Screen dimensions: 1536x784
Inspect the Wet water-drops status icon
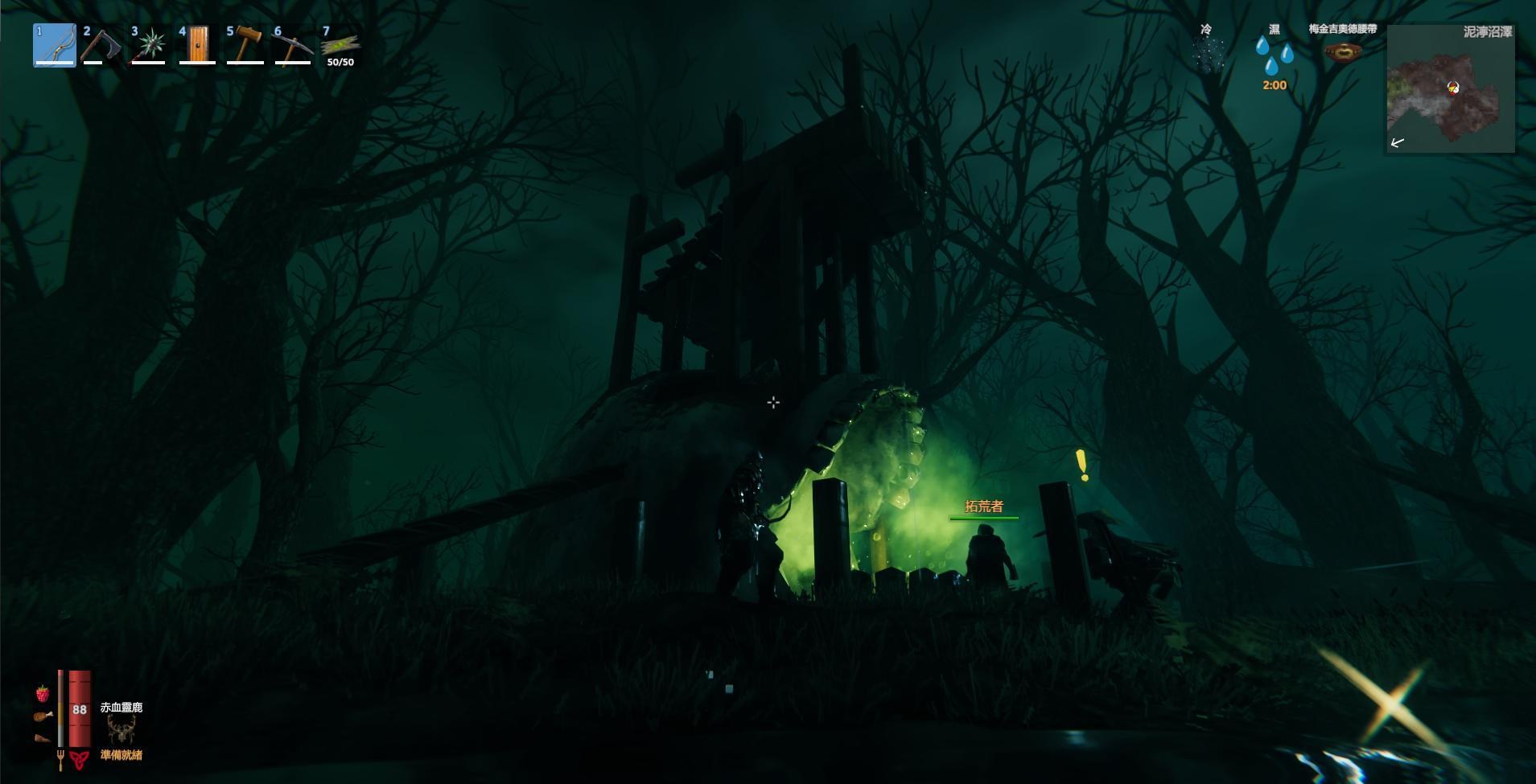[1275, 55]
